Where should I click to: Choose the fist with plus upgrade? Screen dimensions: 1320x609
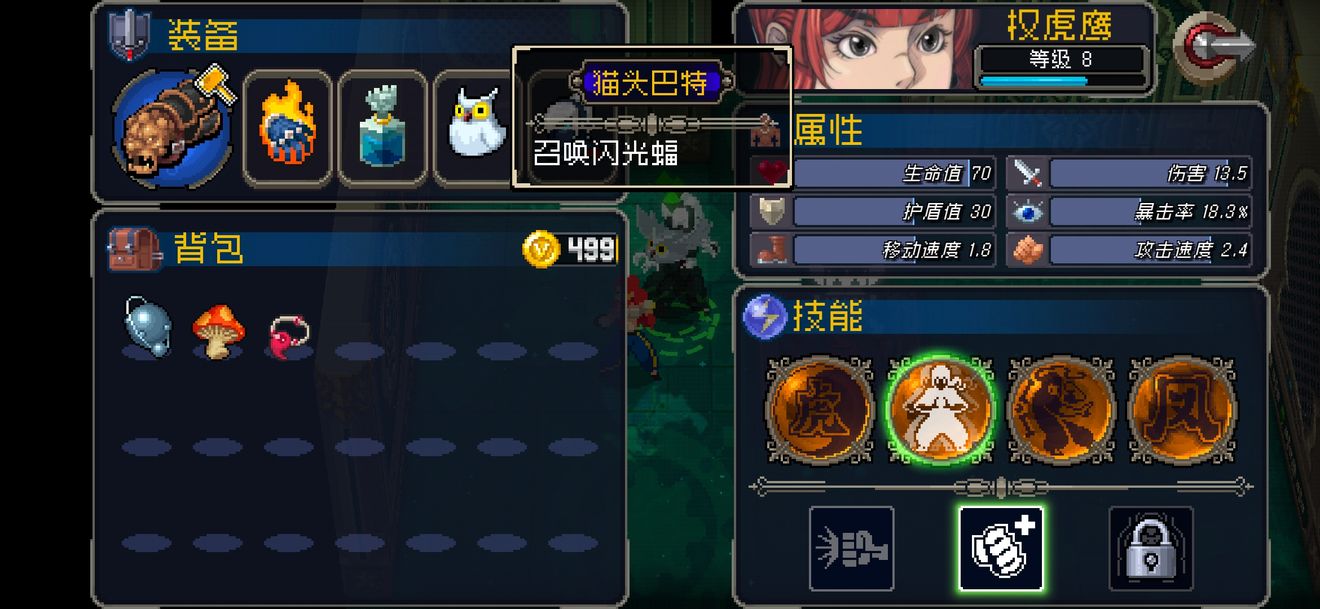pos(1001,548)
